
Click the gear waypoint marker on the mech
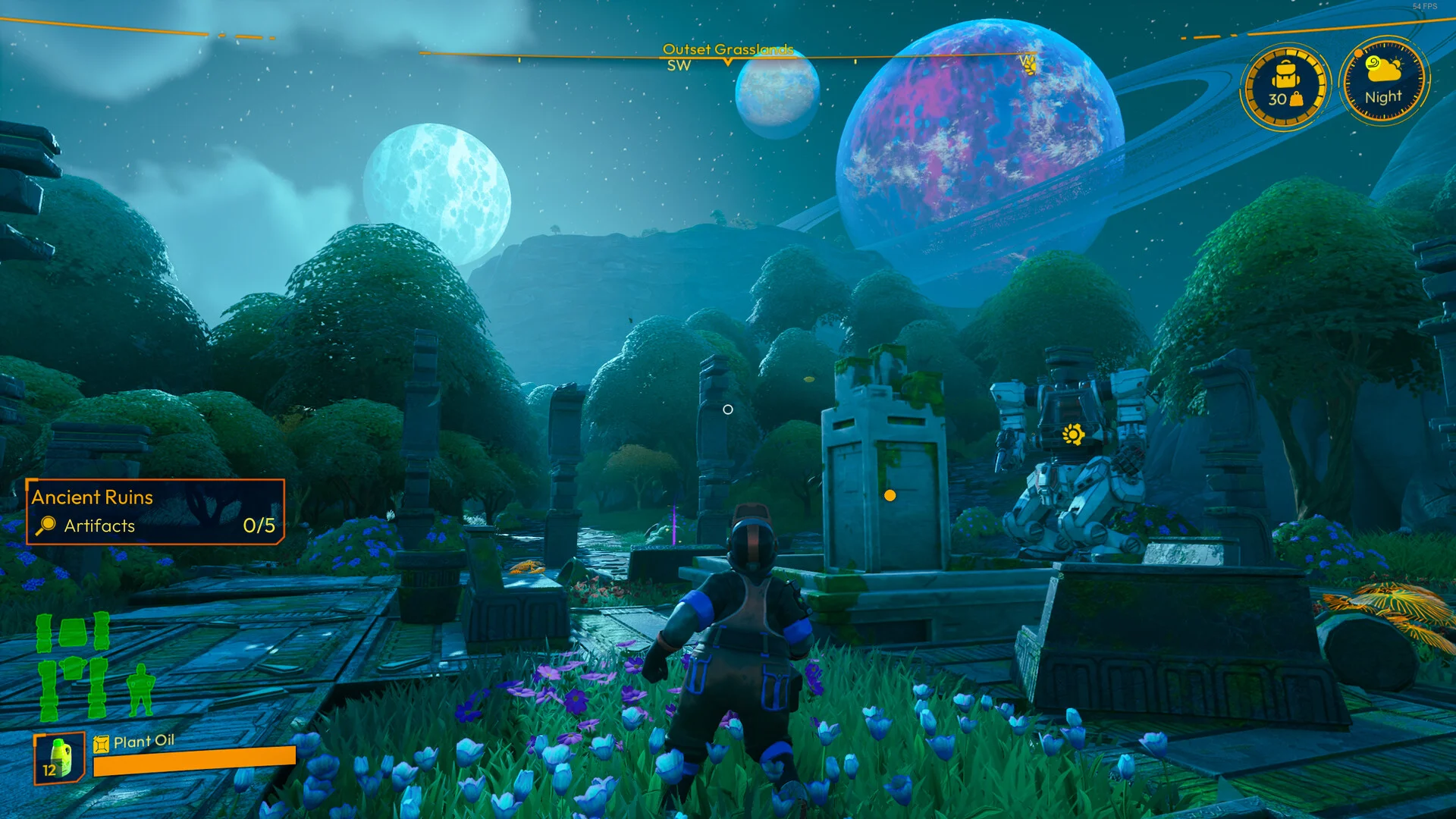[x=1073, y=435]
